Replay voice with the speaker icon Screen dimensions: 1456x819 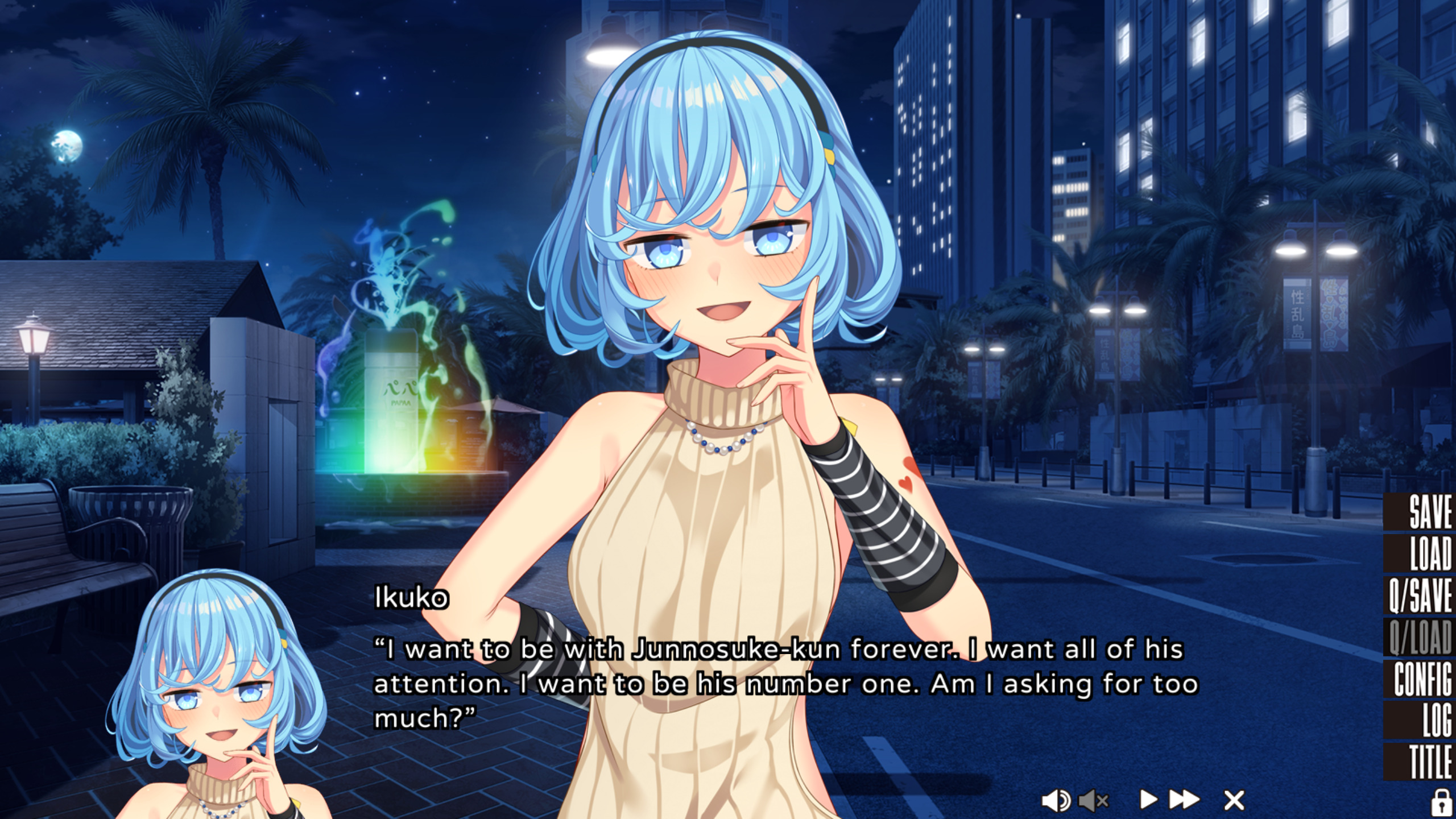pyautogui.click(x=1056, y=801)
